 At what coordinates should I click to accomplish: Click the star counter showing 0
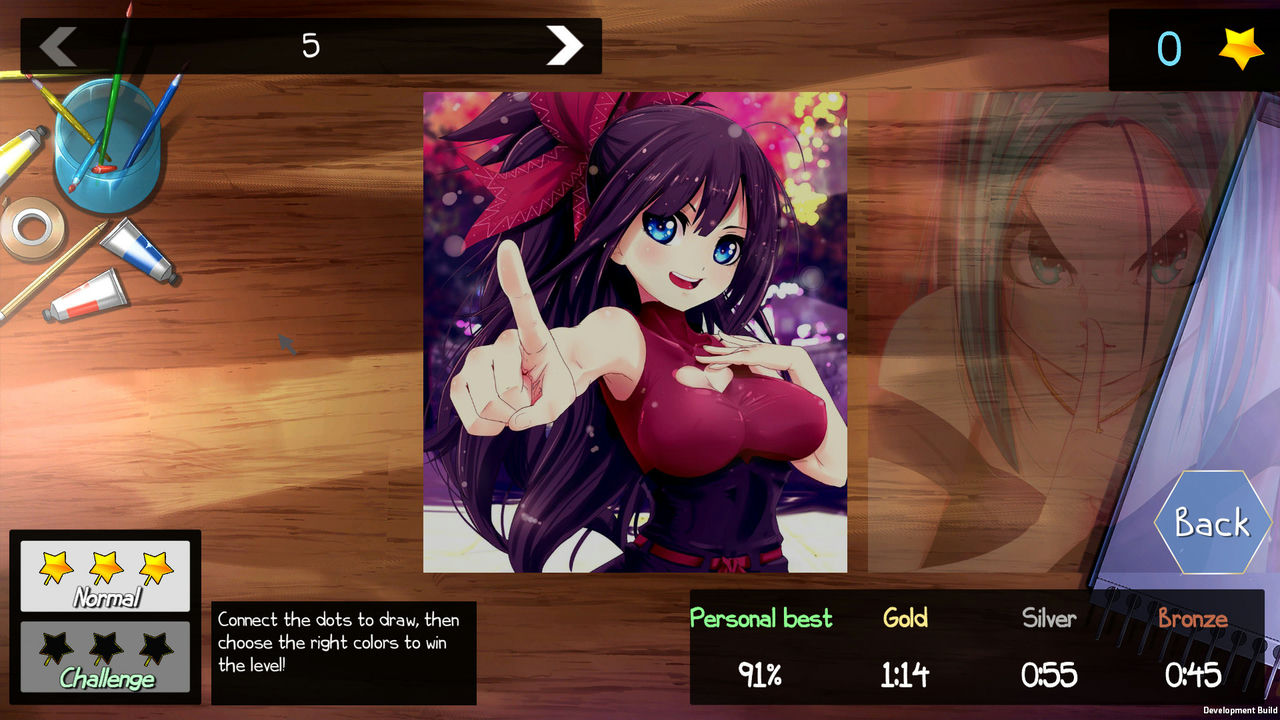point(1170,46)
